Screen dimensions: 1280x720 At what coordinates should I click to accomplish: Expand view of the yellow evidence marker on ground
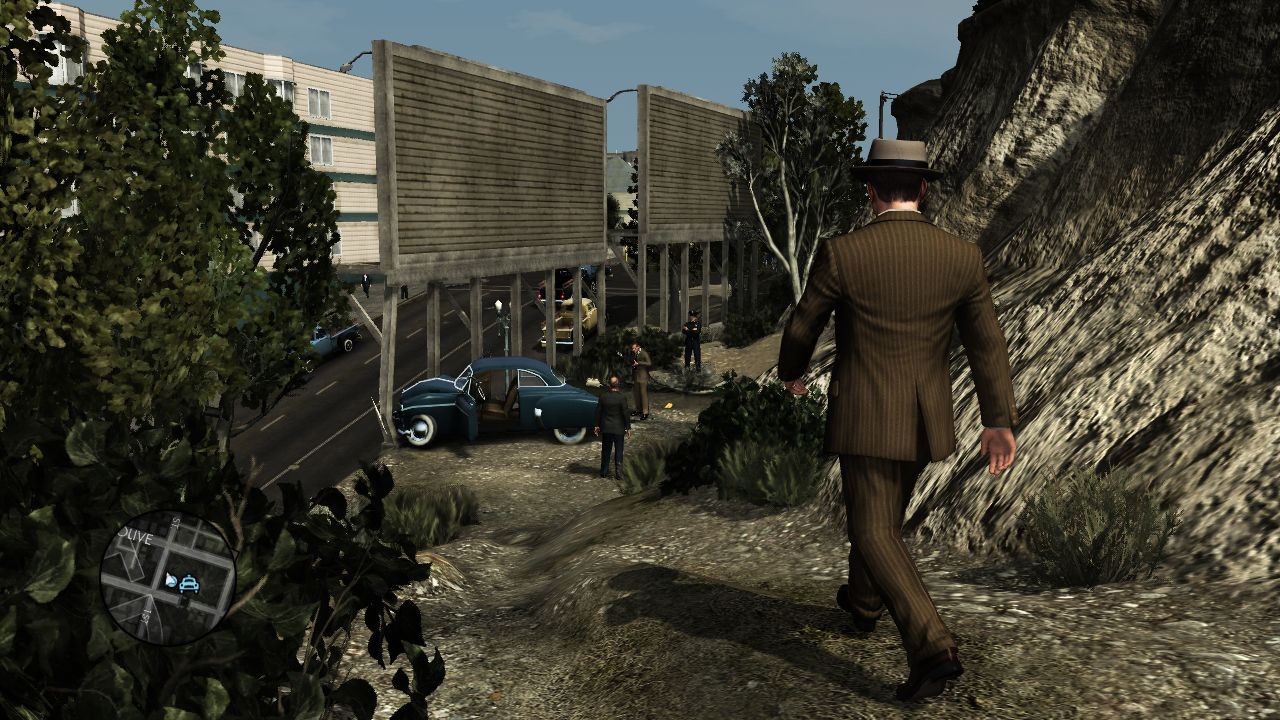(668, 405)
